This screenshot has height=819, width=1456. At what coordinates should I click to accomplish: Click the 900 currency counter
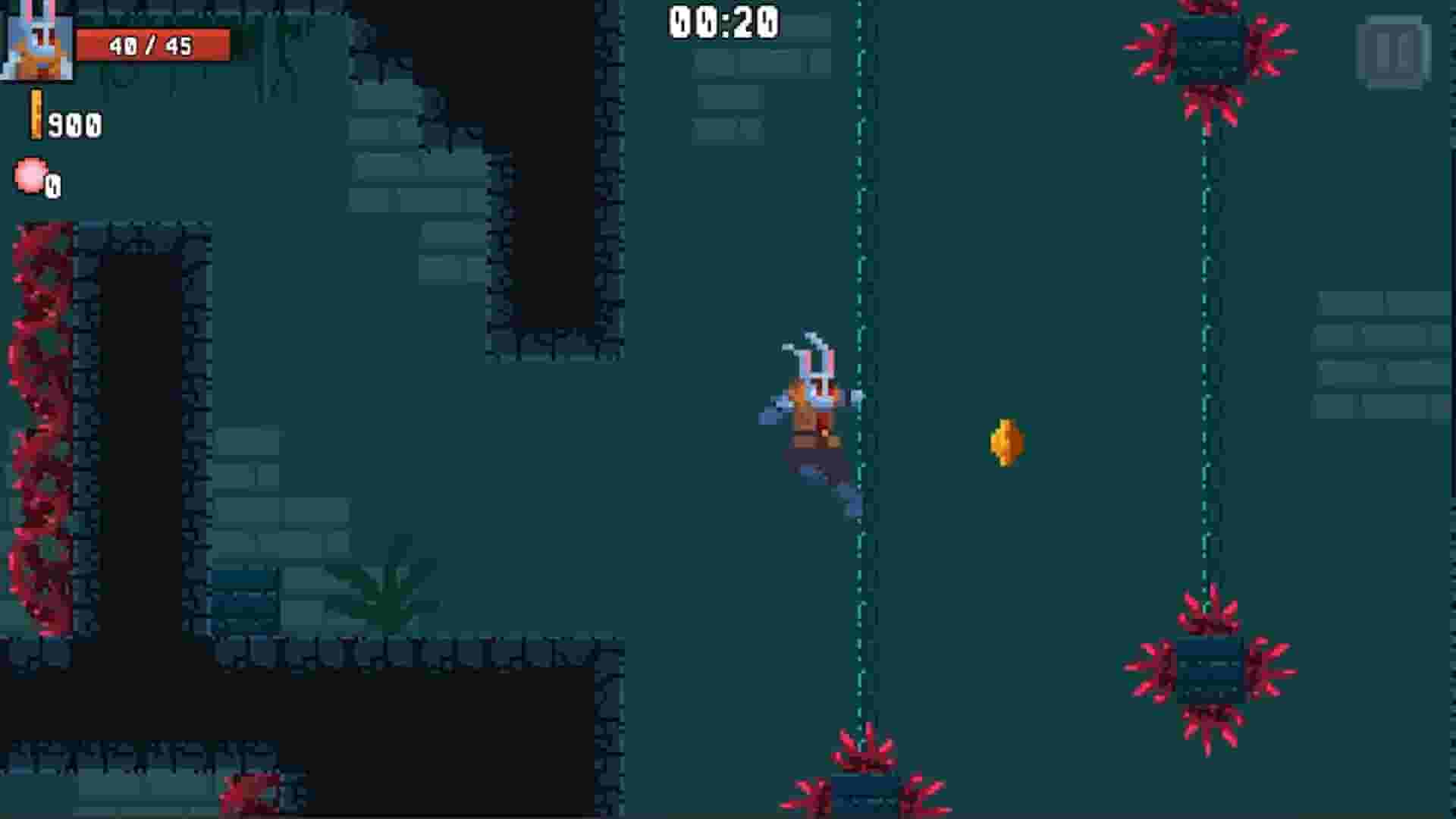tap(76, 125)
